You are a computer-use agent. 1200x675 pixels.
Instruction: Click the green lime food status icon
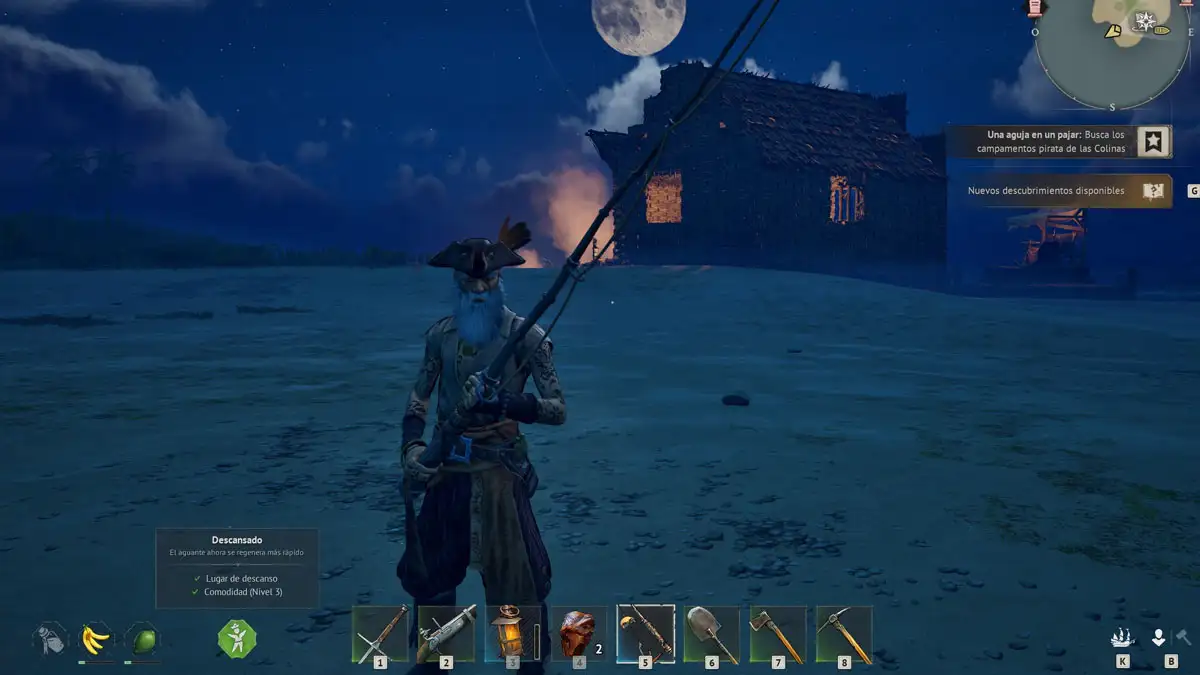pos(142,638)
